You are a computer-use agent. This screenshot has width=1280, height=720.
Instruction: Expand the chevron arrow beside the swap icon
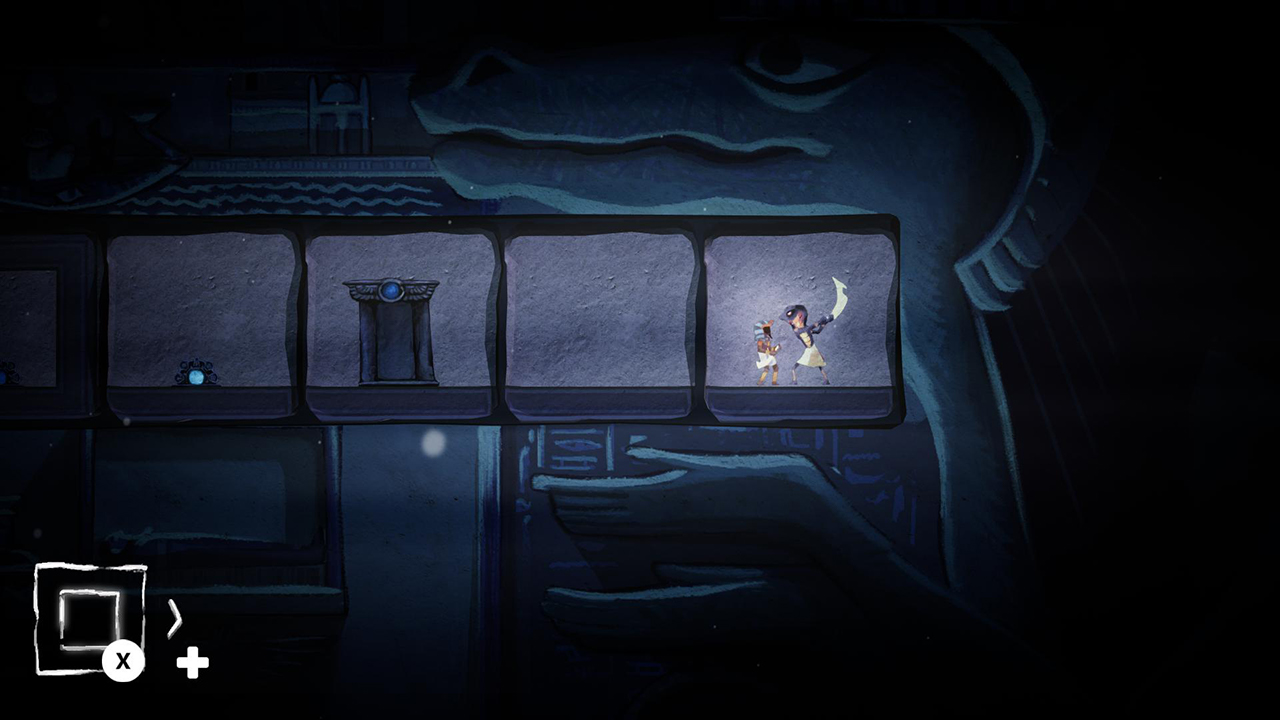coord(175,620)
